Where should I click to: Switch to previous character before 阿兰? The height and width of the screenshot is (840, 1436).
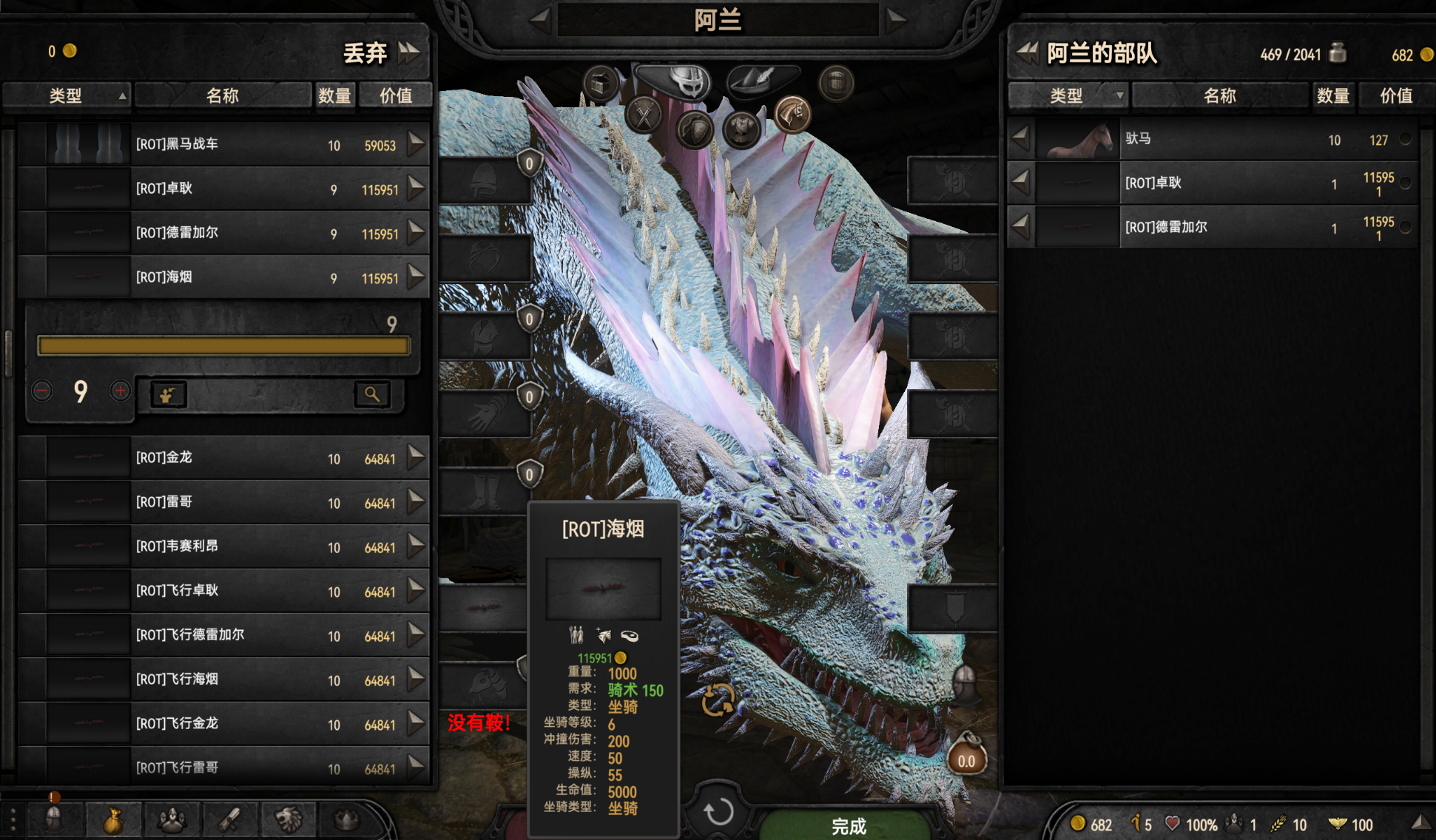(540, 19)
